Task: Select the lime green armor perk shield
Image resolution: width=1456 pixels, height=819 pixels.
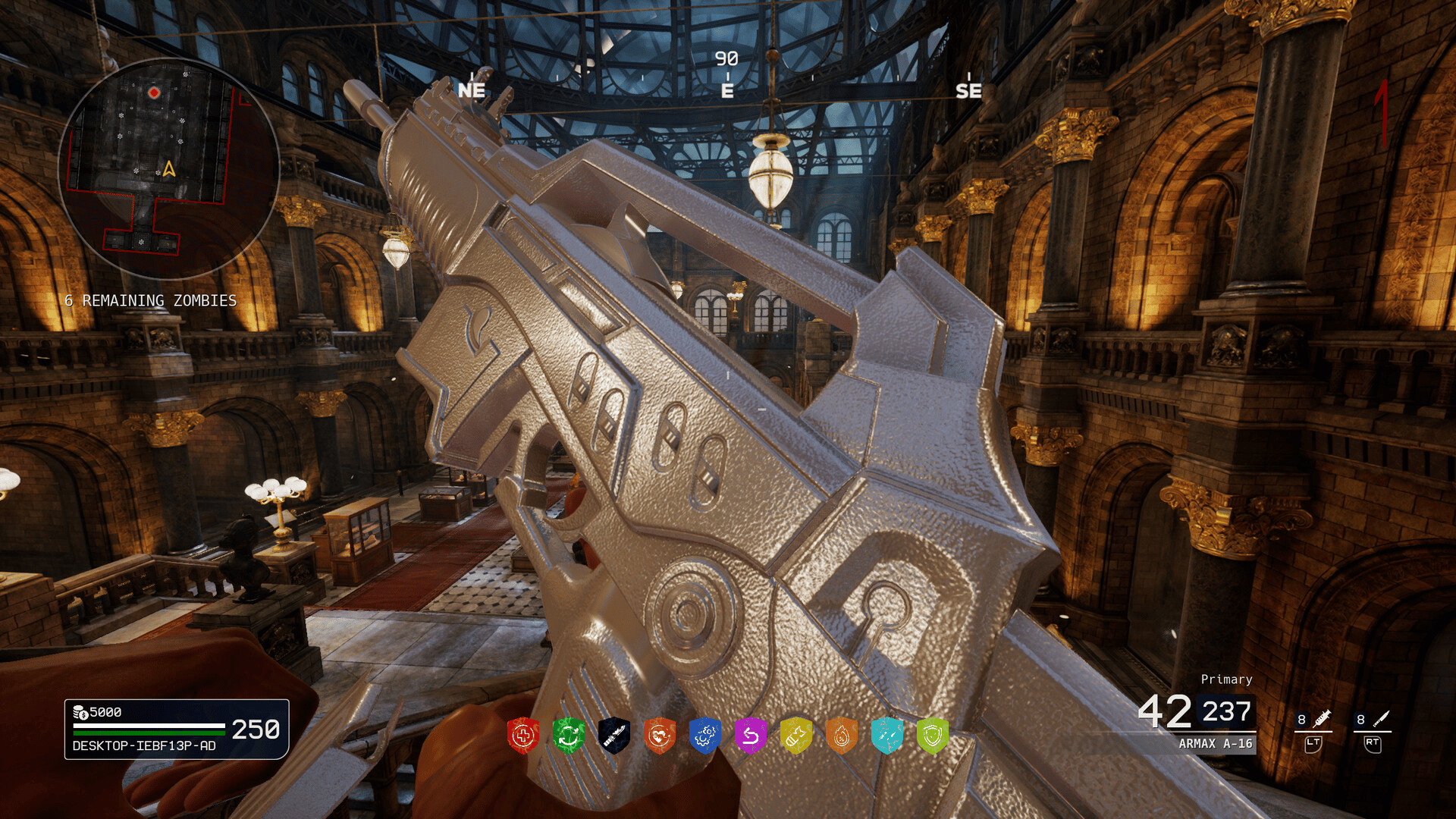Action: pos(933,736)
